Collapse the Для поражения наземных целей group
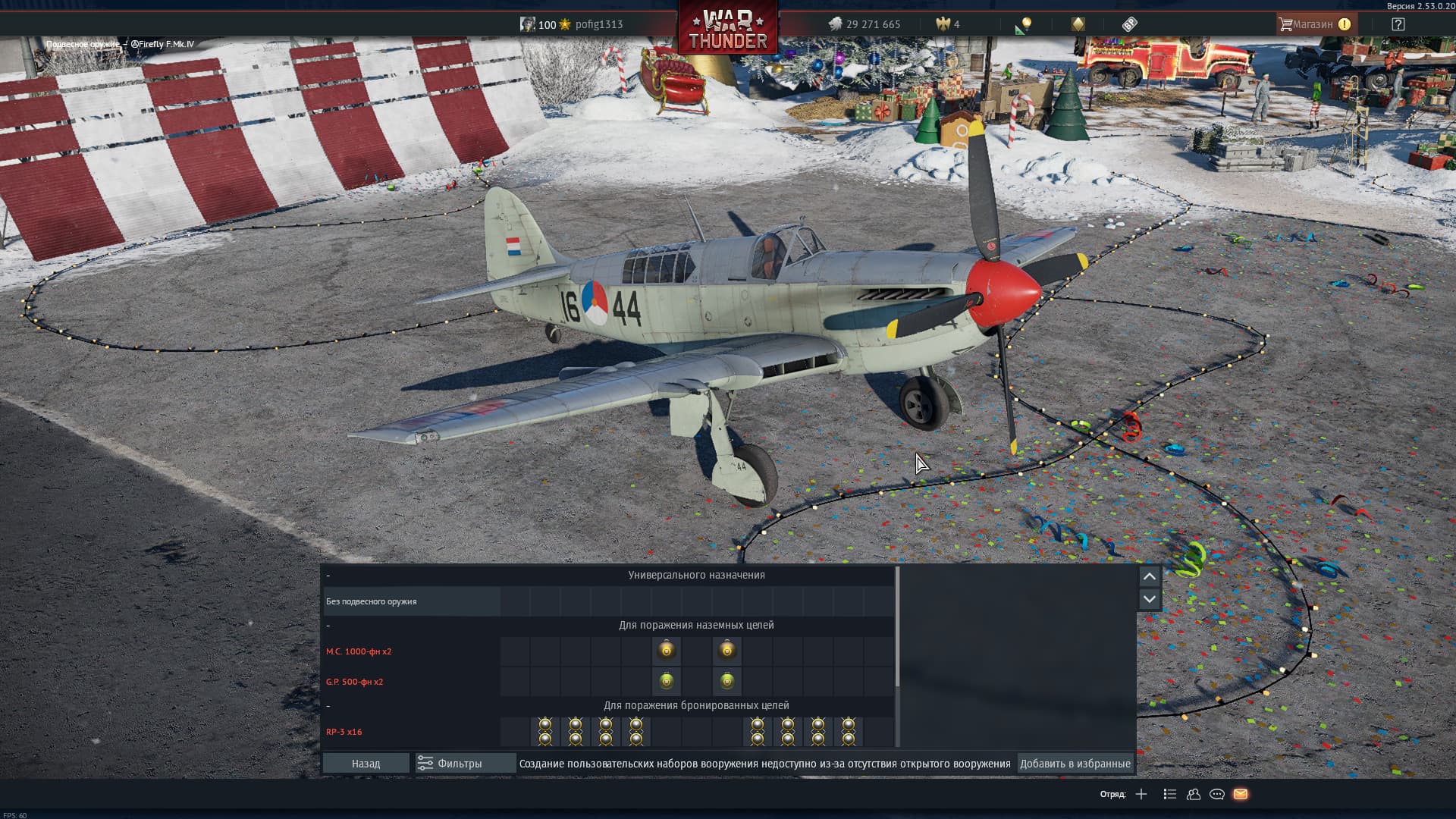The image size is (1456, 819). click(x=328, y=626)
